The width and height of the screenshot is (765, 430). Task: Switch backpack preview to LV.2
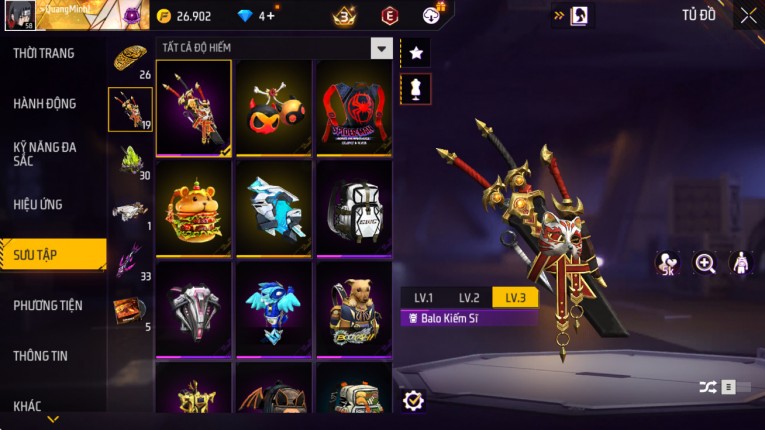coord(470,298)
